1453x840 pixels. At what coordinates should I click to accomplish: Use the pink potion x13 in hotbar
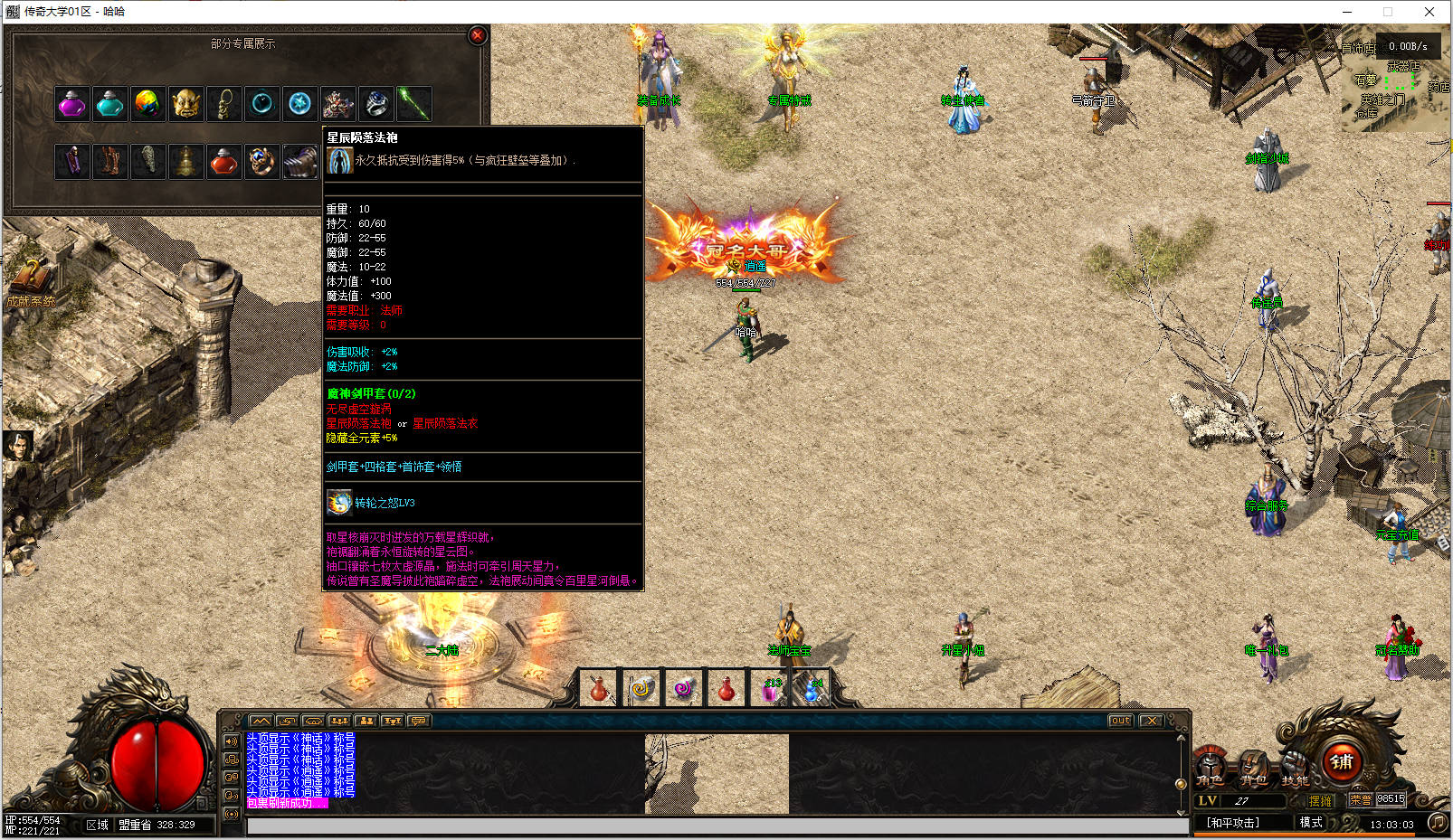pos(771,690)
